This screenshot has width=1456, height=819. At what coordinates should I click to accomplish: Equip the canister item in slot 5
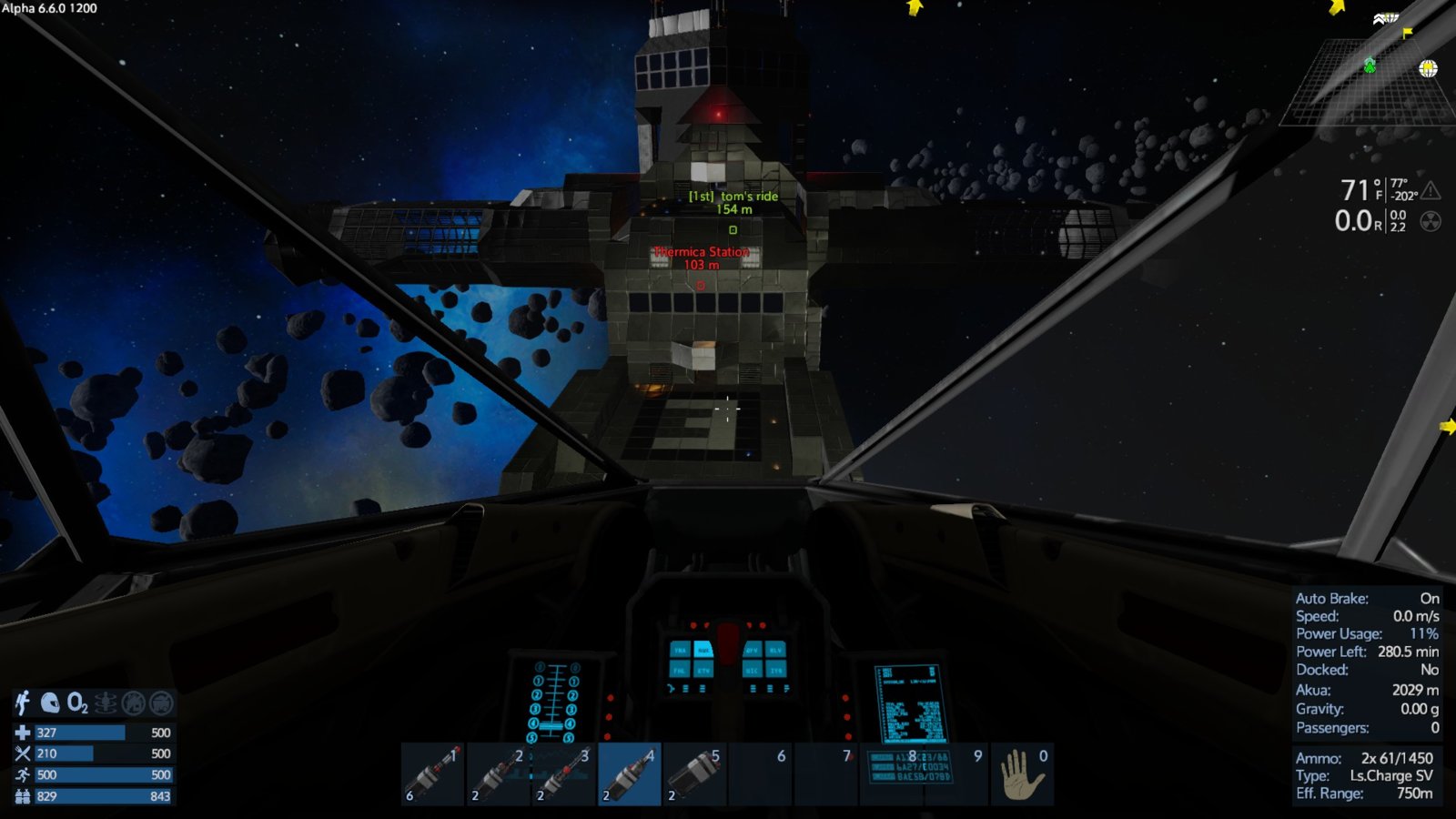pos(695,774)
